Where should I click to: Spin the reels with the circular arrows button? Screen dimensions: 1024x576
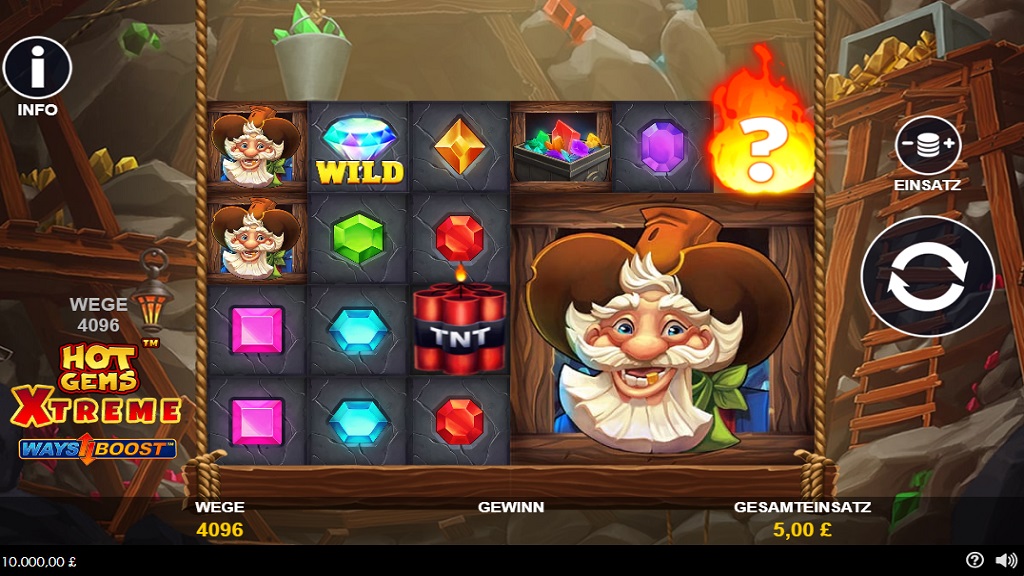928,277
